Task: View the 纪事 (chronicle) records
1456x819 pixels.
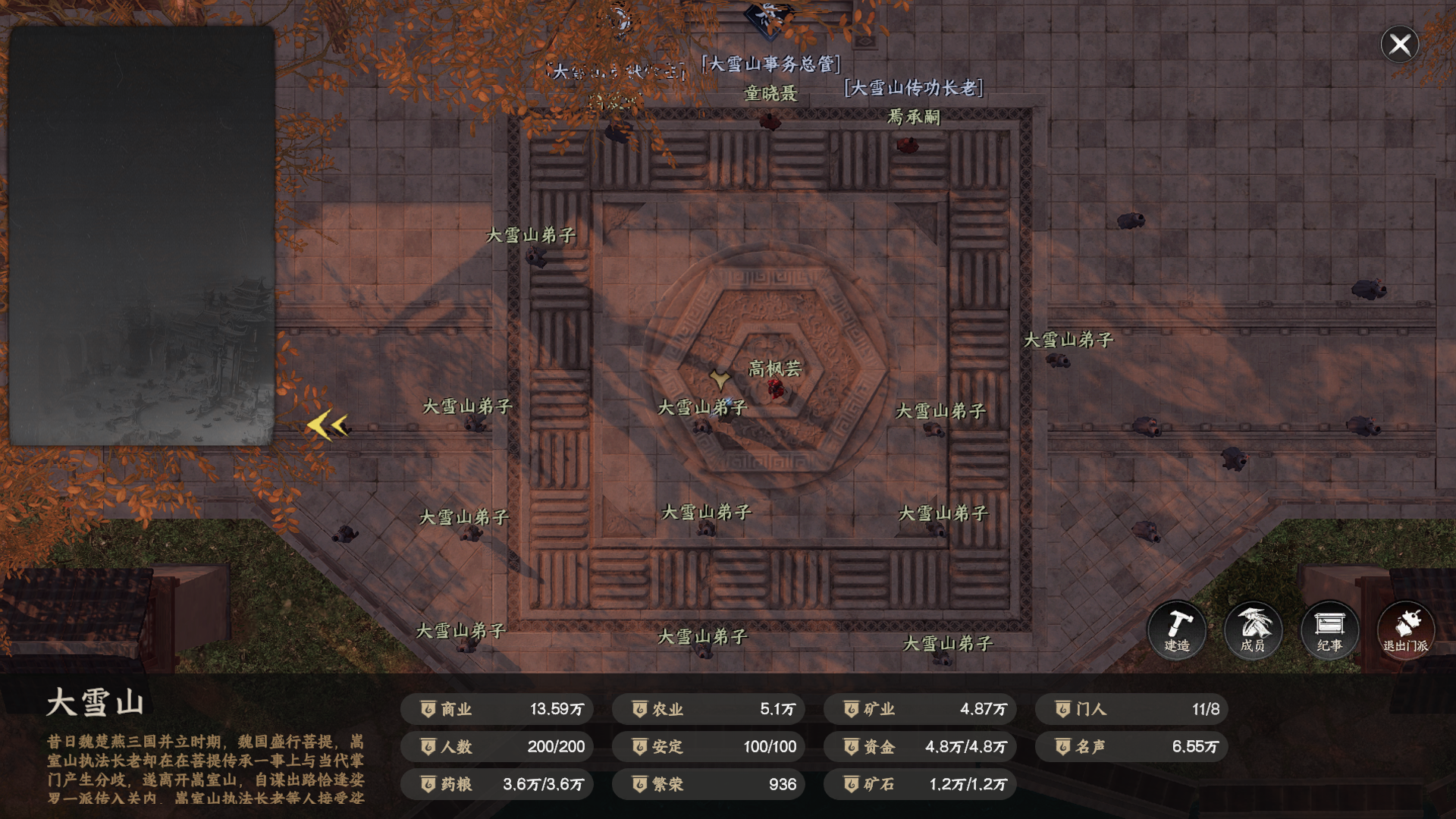Action: [x=1329, y=630]
